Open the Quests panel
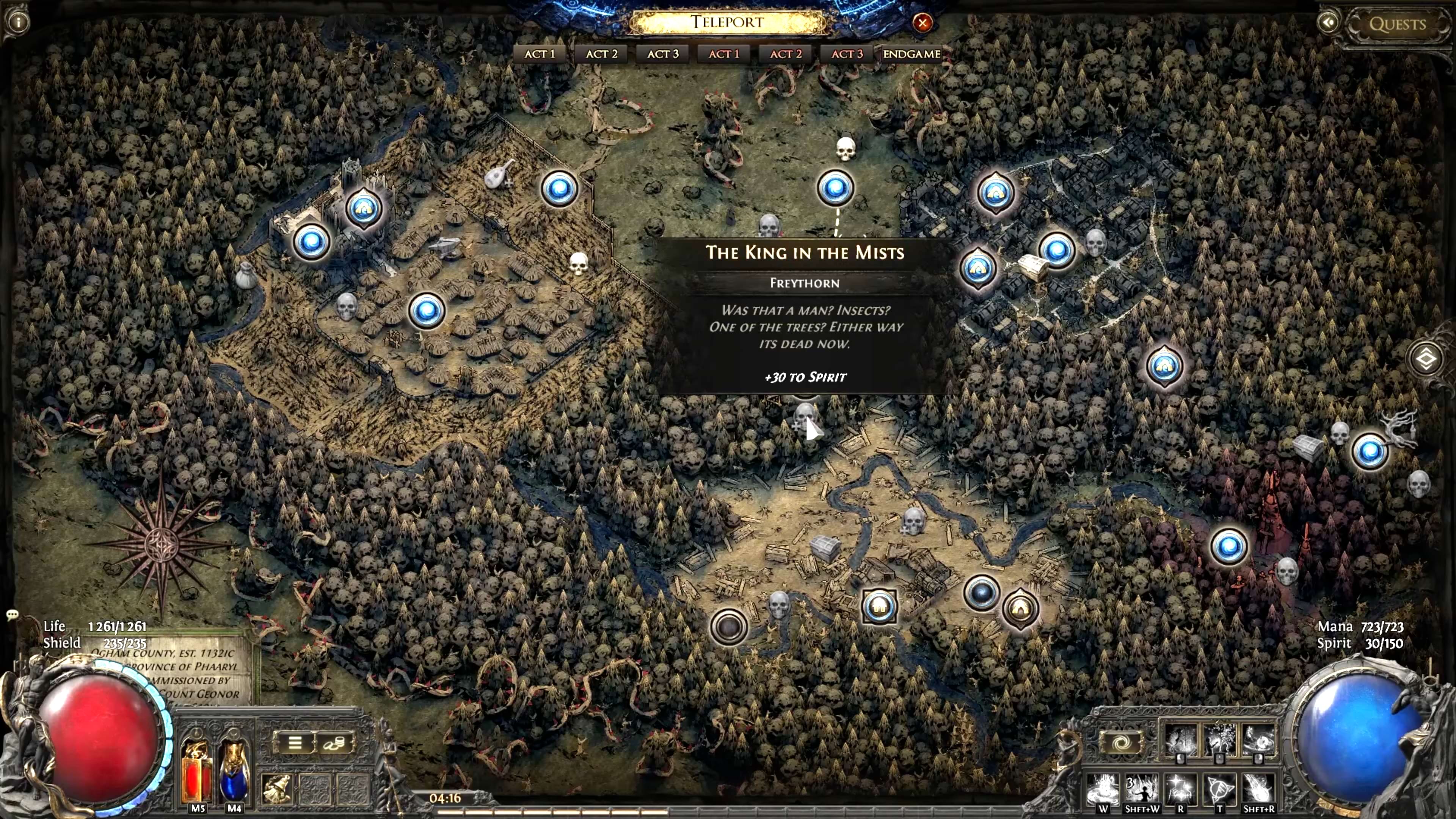 [x=1396, y=24]
